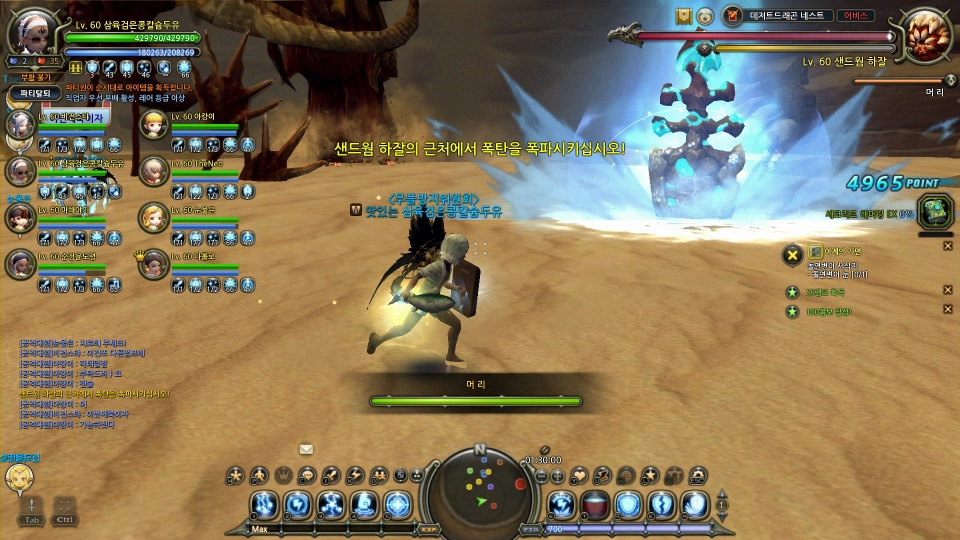Activate the crosshair target skill slot
Screen dimensions: 960x540
pyautogui.click(x=397, y=505)
